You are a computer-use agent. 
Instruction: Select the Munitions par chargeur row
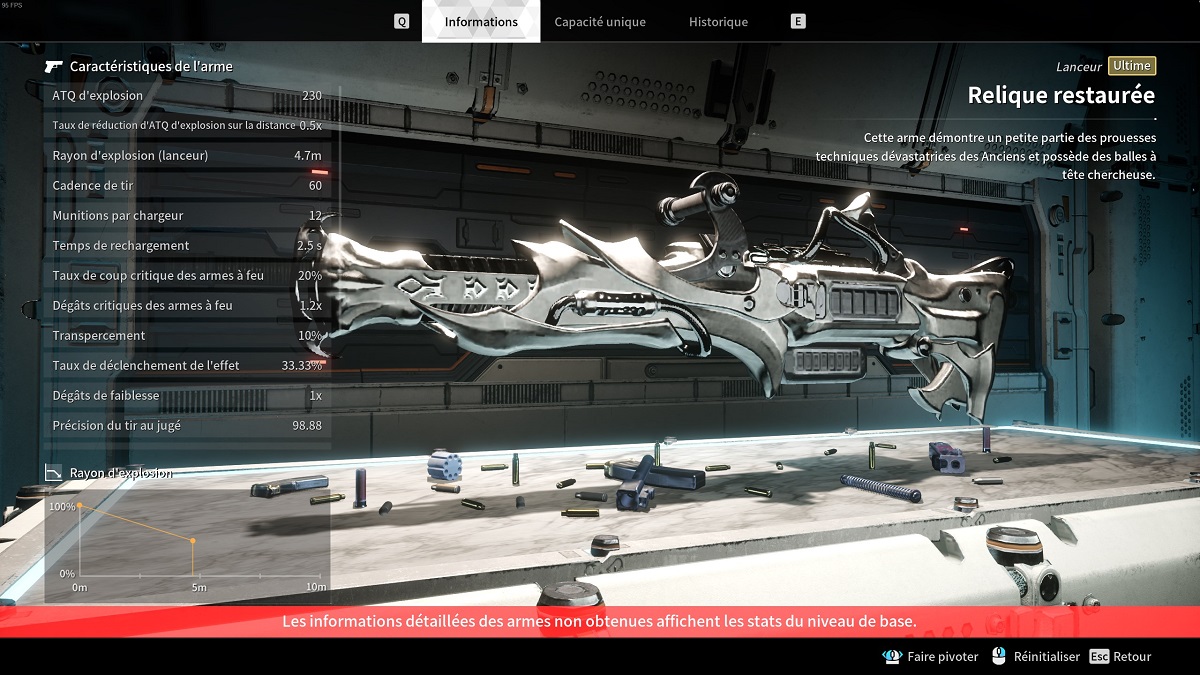coord(187,216)
